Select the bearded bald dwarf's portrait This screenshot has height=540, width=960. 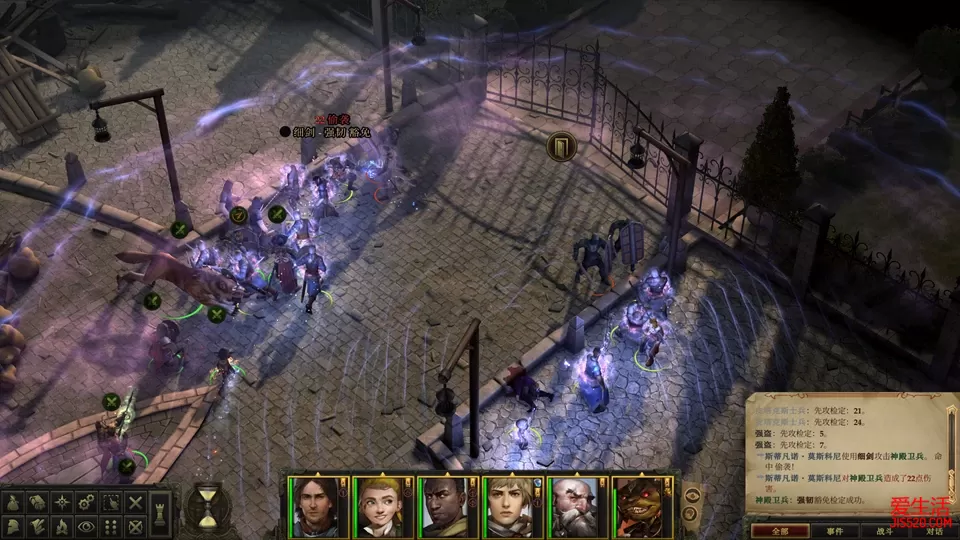[572, 506]
